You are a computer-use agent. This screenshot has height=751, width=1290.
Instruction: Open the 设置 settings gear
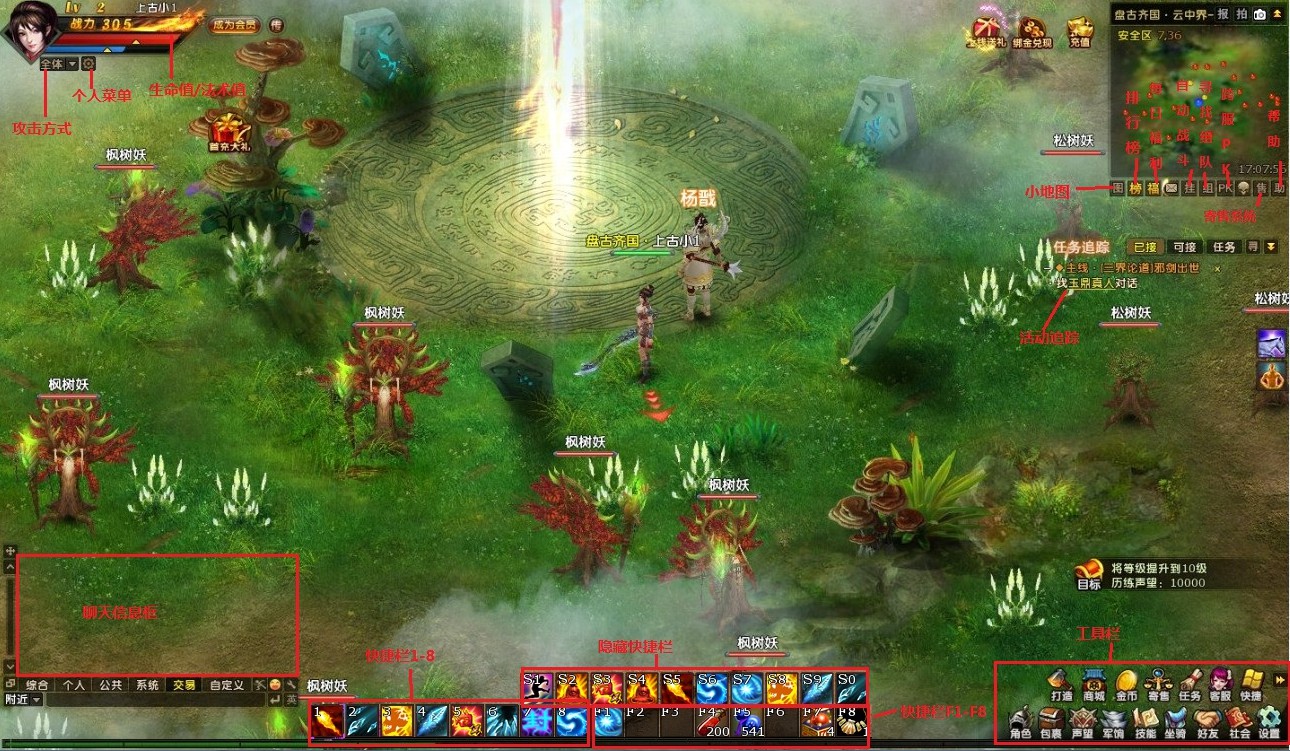pyautogui.click(x=1269, y=721)
